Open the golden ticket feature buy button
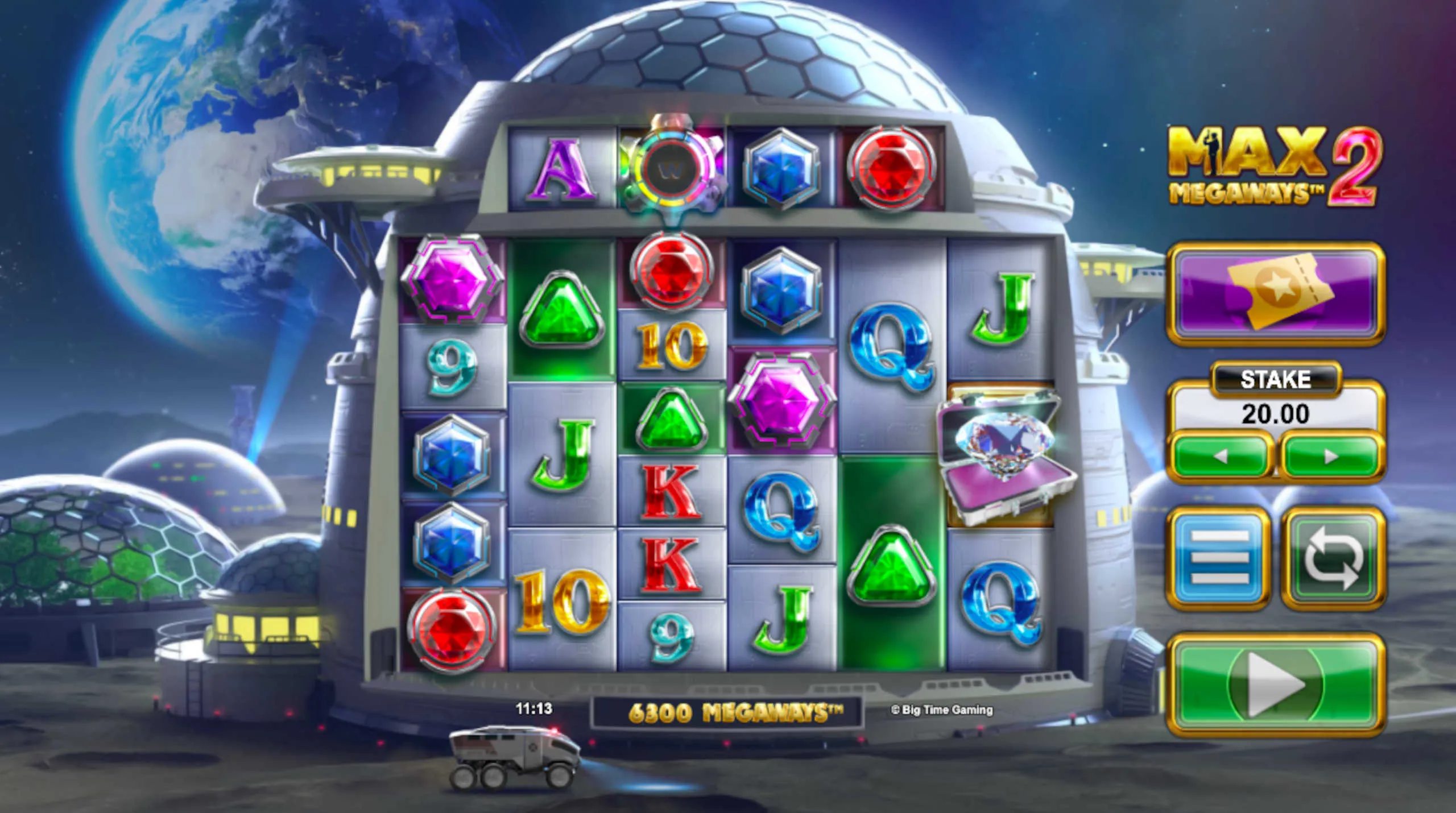Viewport: 1456px width, 813px height. 1275,293
